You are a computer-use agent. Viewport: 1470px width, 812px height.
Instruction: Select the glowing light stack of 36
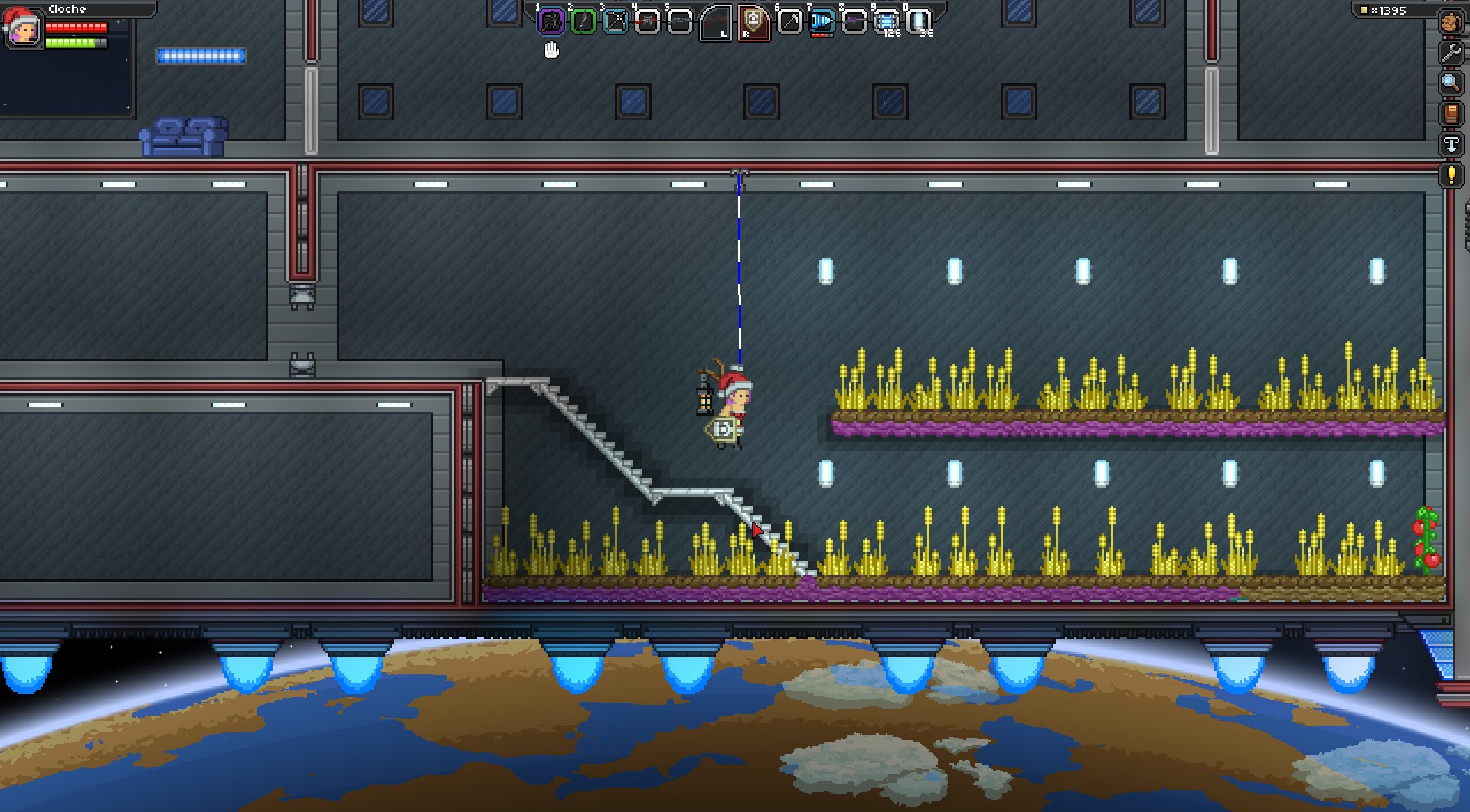(x=919, y=21)
